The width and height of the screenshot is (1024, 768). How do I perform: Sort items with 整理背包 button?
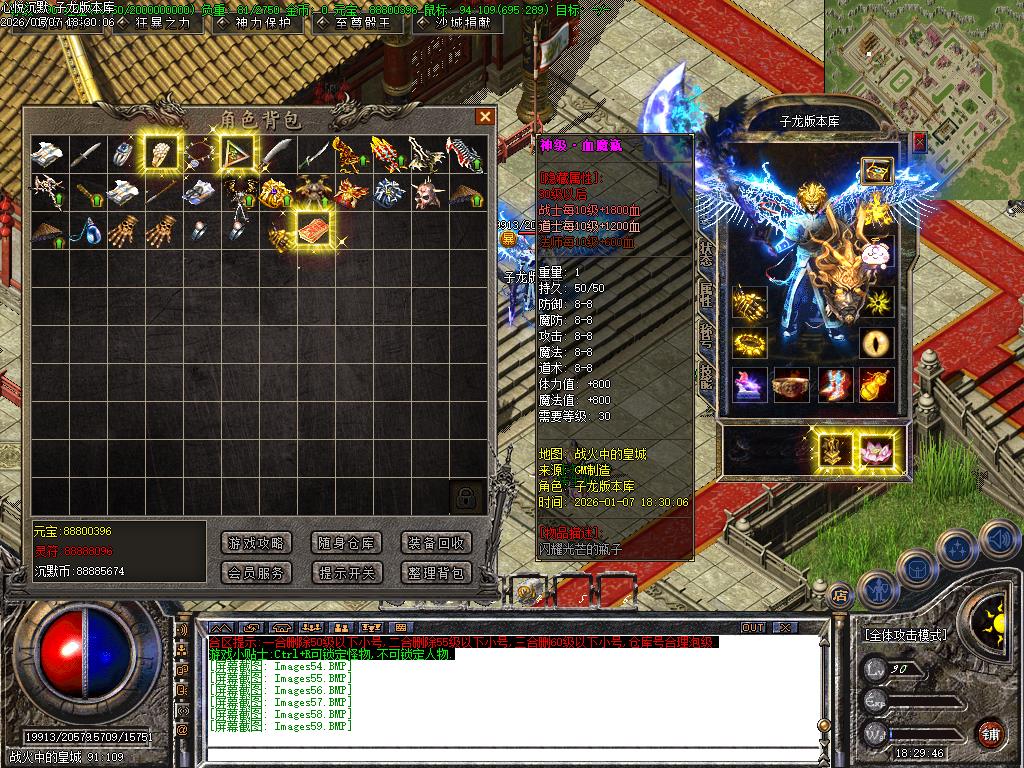[x=436, y=573]
